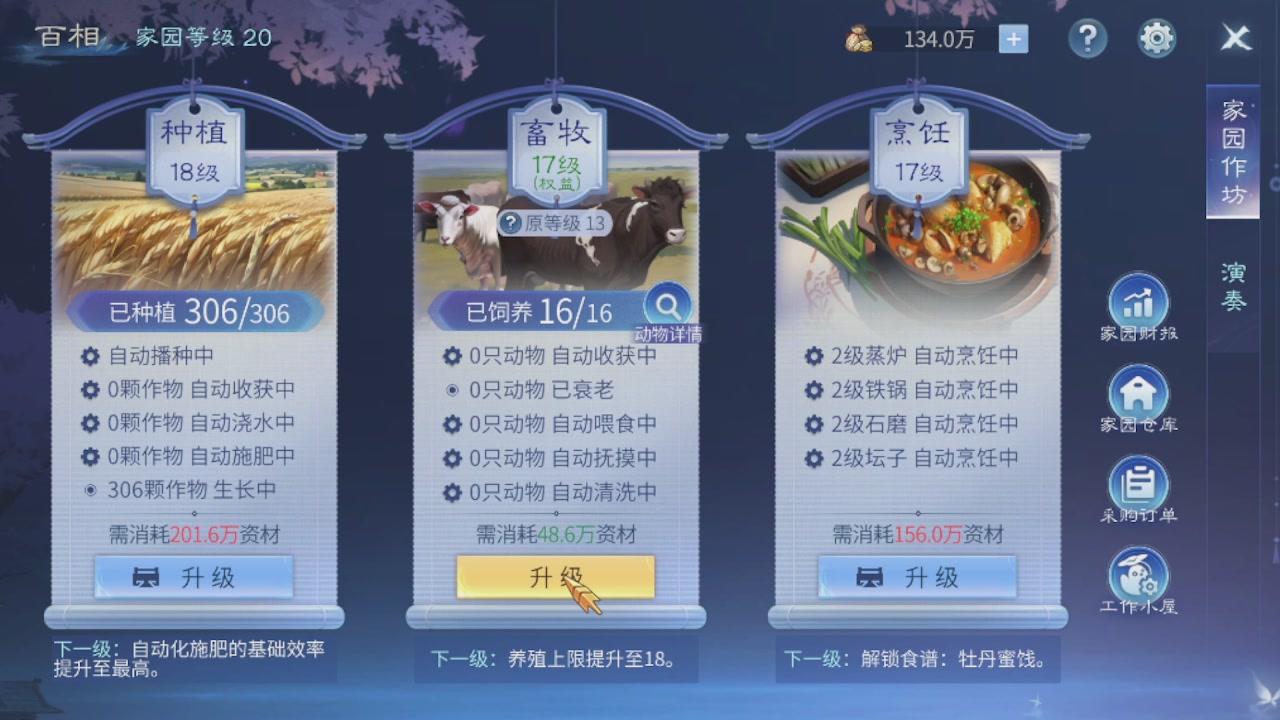
Task: Open the help question mark icon
Action: coord(1088,38)
